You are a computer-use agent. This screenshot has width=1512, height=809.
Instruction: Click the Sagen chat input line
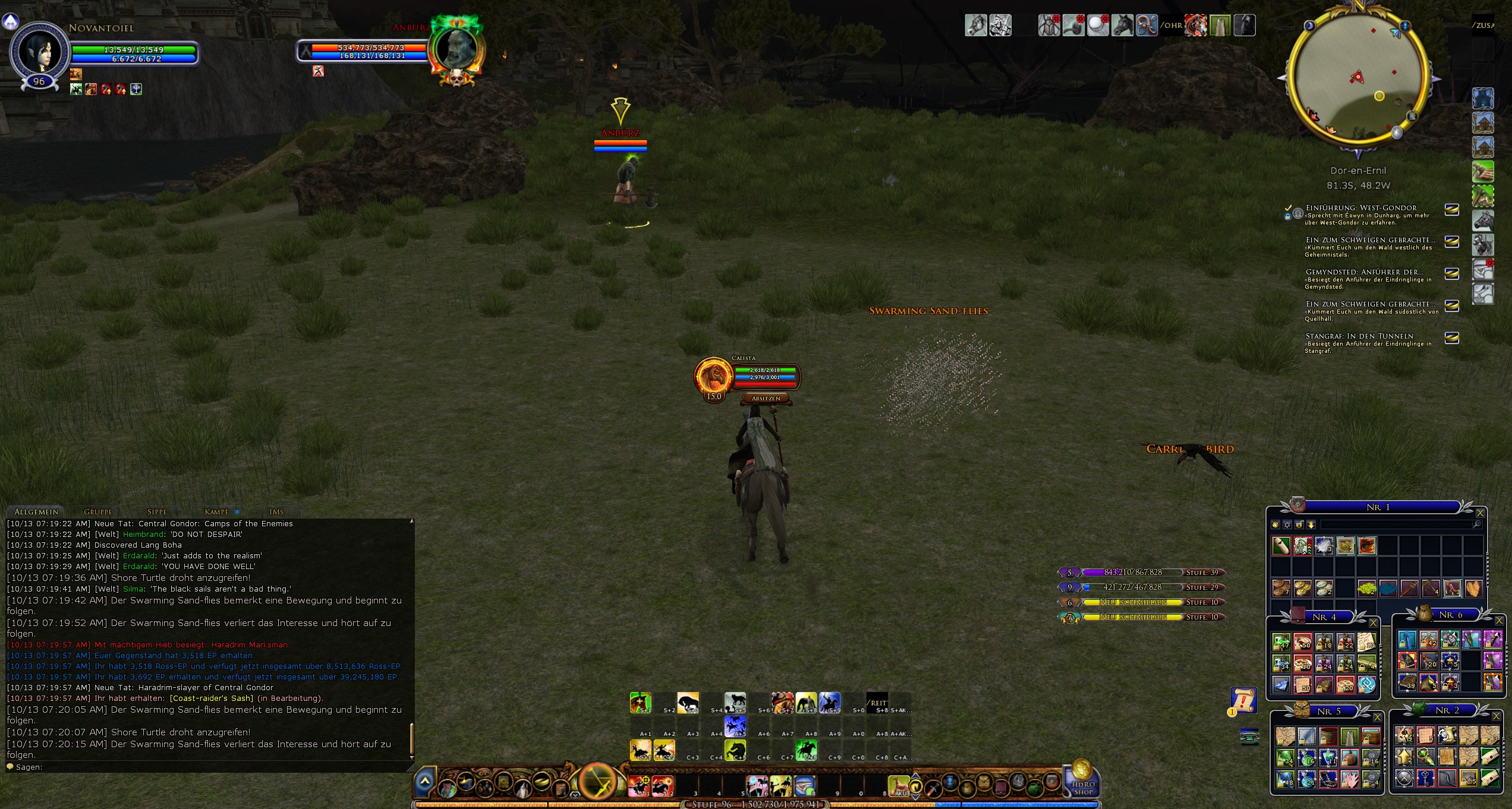click(x=208, y=767)
